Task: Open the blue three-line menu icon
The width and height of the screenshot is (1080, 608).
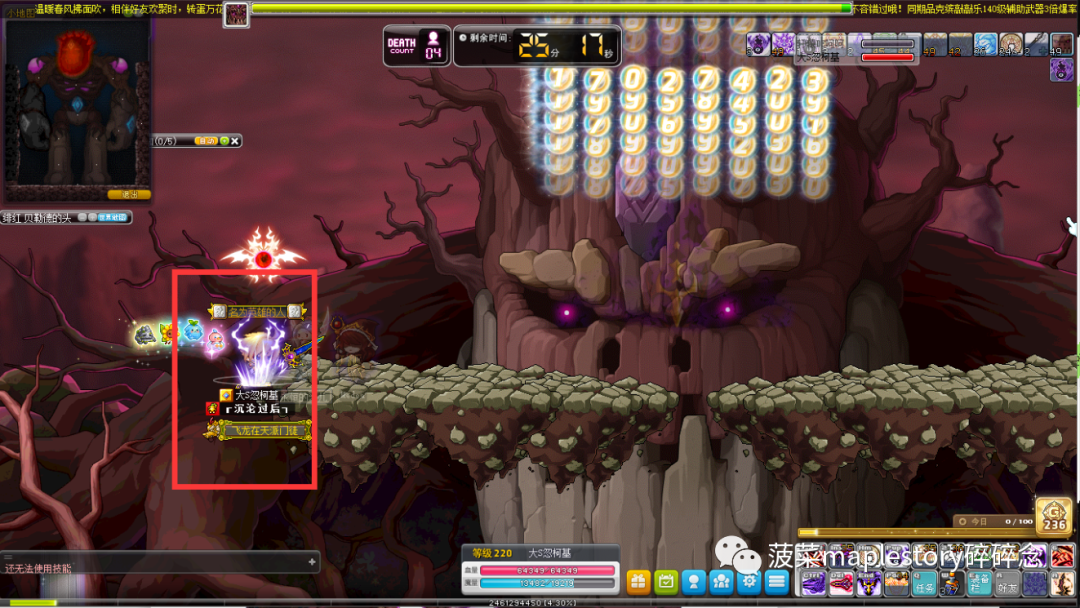Action: (x=777, y=581)
